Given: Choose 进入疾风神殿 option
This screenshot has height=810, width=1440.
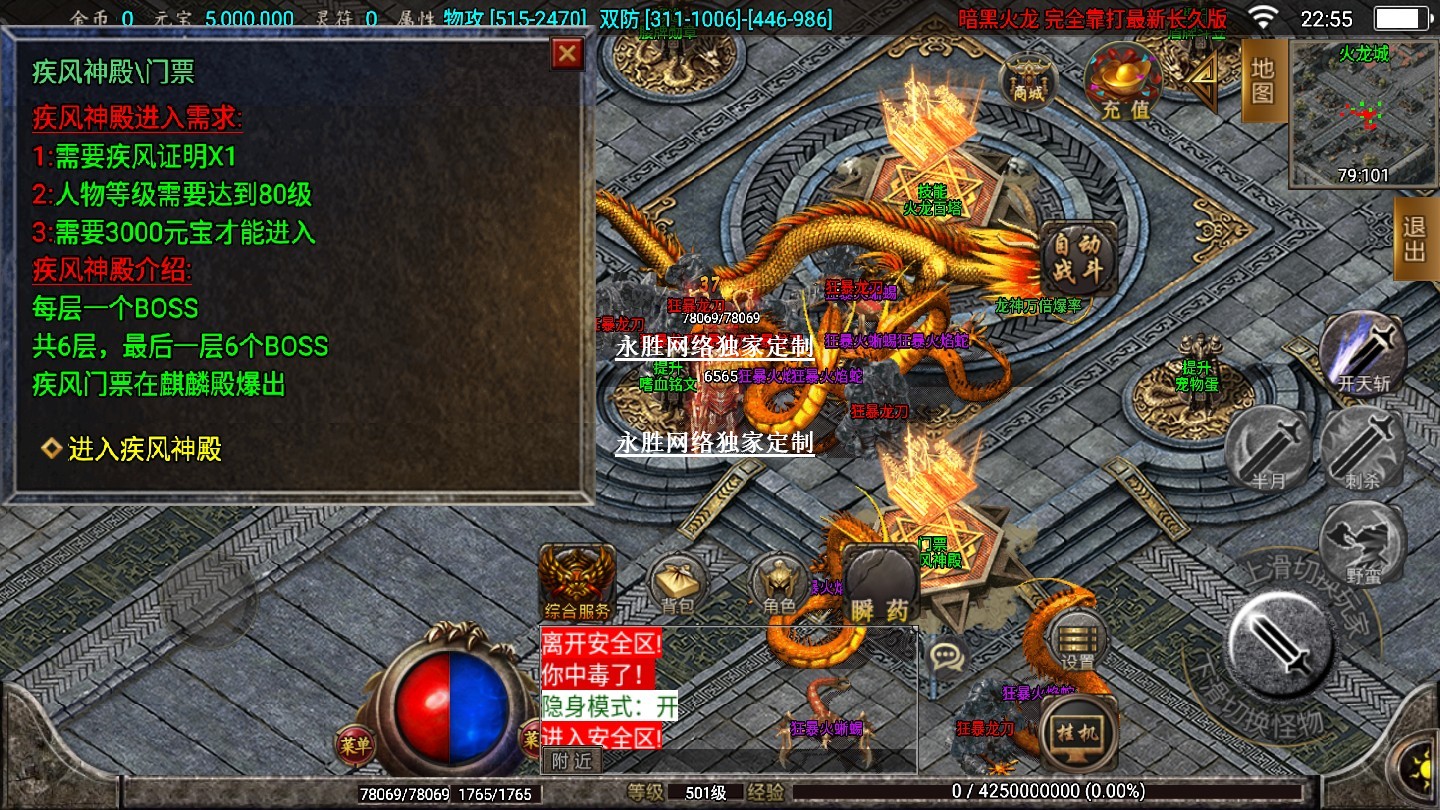Looking at the screenshot, I should (x=144, y=450).
